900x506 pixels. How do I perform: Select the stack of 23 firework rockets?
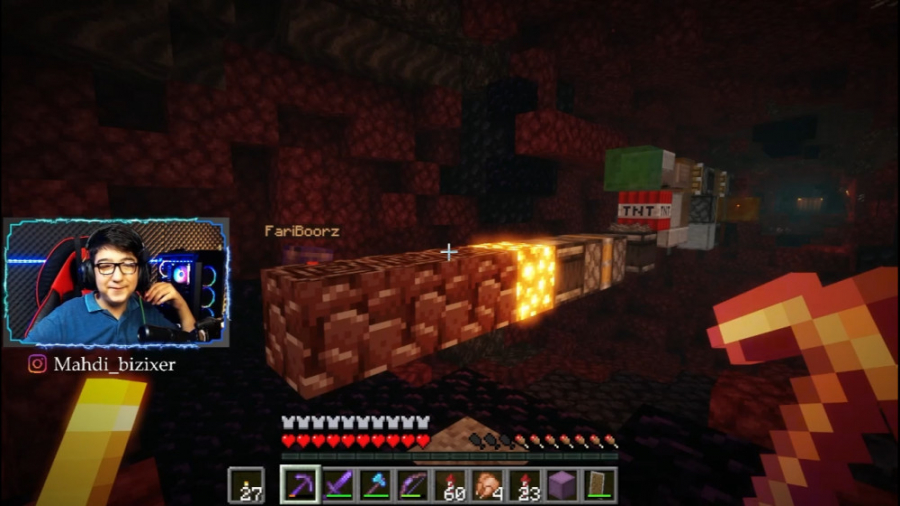tap(524, 485)
